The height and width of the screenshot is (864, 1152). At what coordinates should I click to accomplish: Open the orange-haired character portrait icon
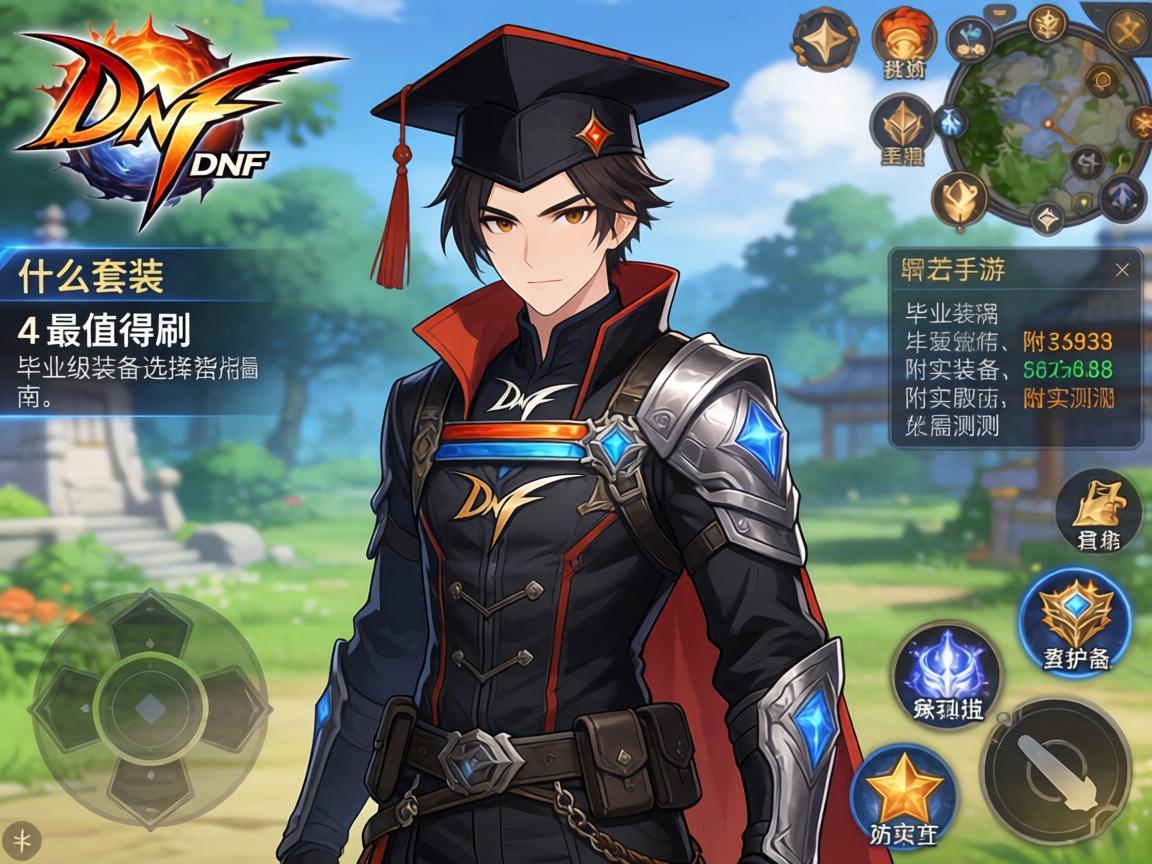tap(903, 40)
